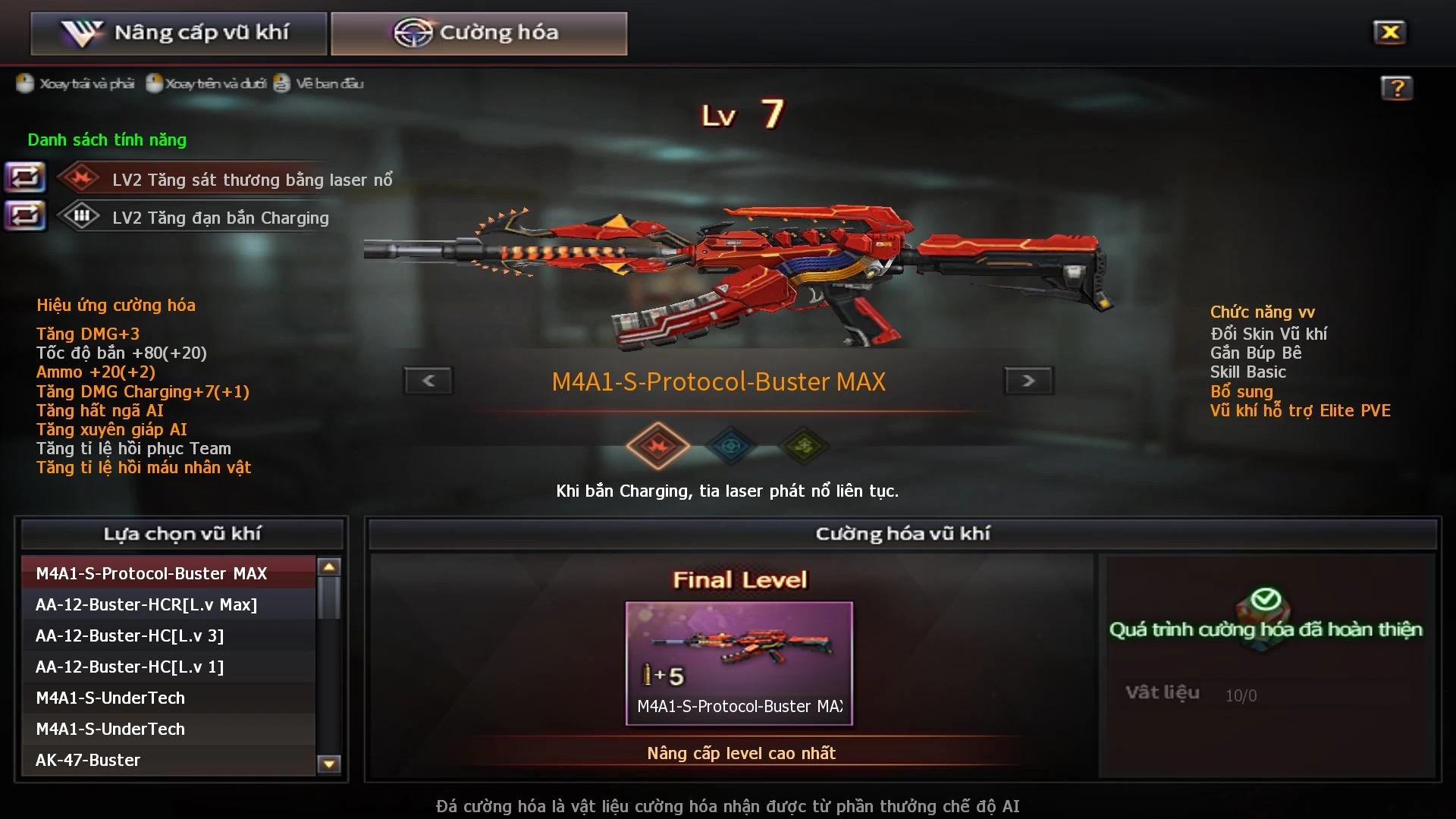Open the question mark help button
This screenshot has width=1456, height=819.
pos(1396,88)
